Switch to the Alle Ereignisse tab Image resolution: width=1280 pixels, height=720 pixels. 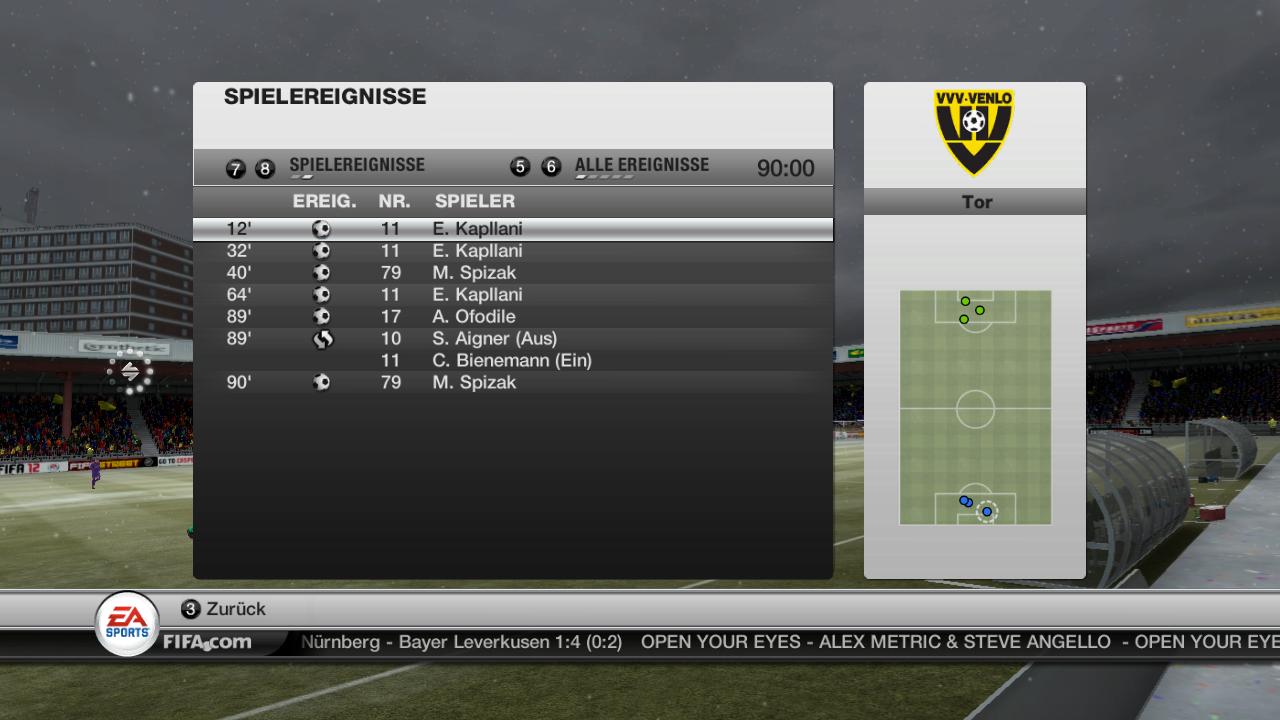pyautogui.click(x=641, y=166)
